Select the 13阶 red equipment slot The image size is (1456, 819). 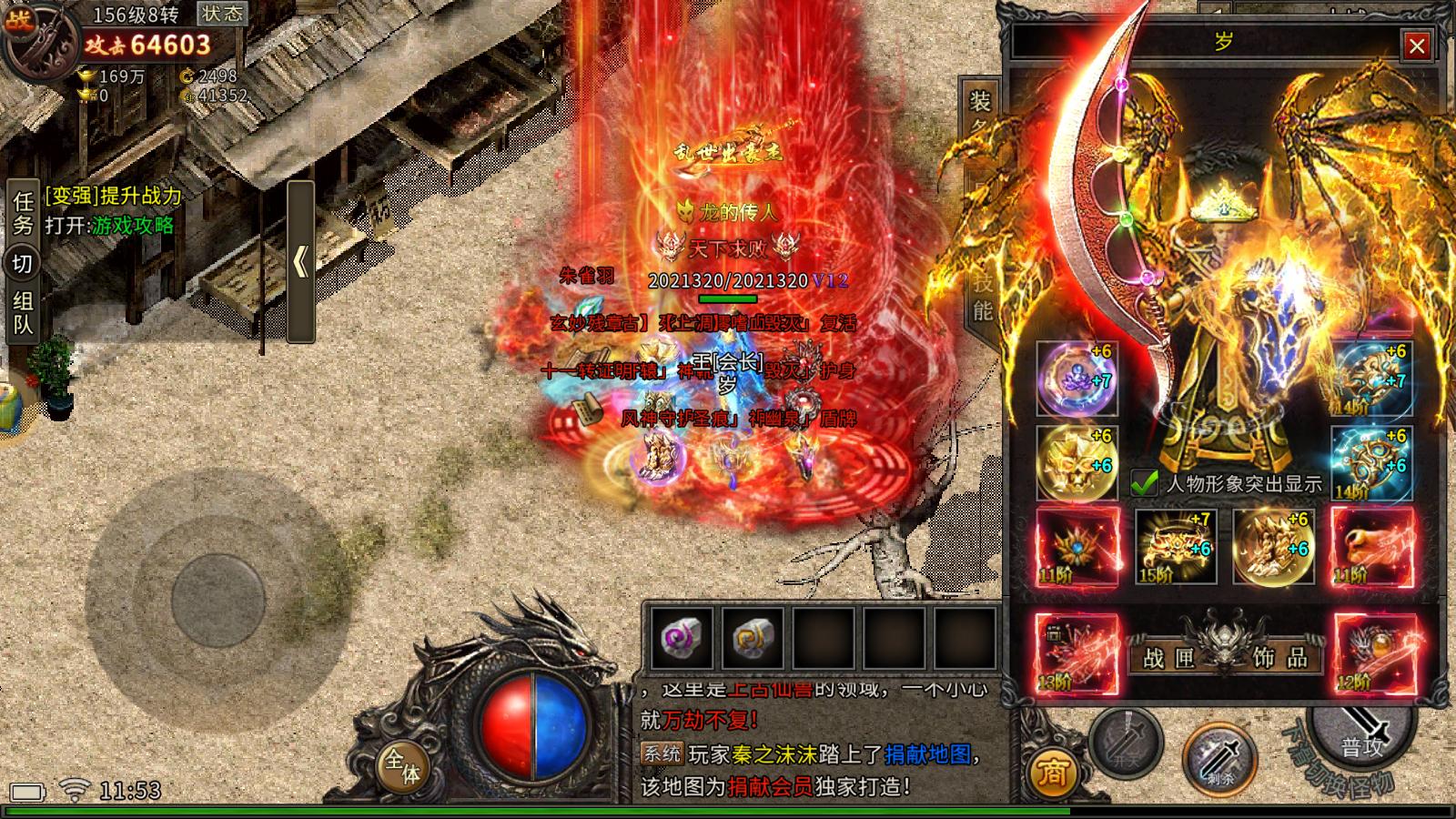pos(1077,653)
